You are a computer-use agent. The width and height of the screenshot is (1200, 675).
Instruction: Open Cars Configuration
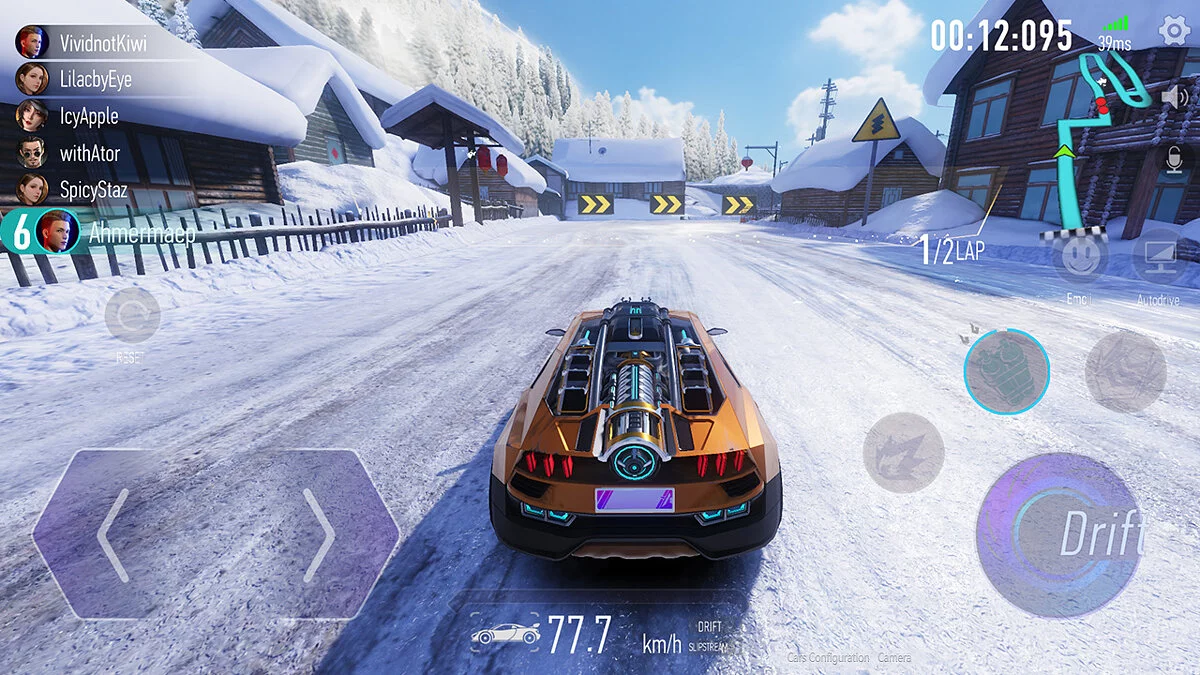click(828, 658)
